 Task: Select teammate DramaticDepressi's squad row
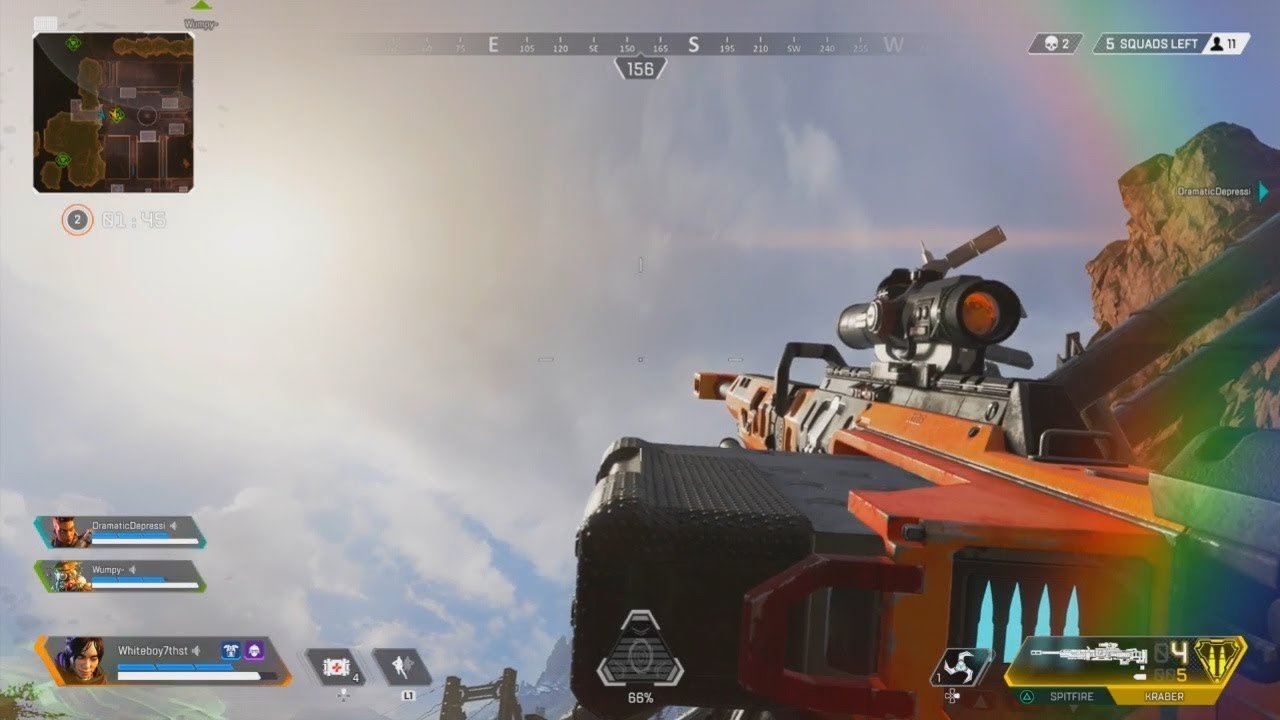tap(120, 531)
